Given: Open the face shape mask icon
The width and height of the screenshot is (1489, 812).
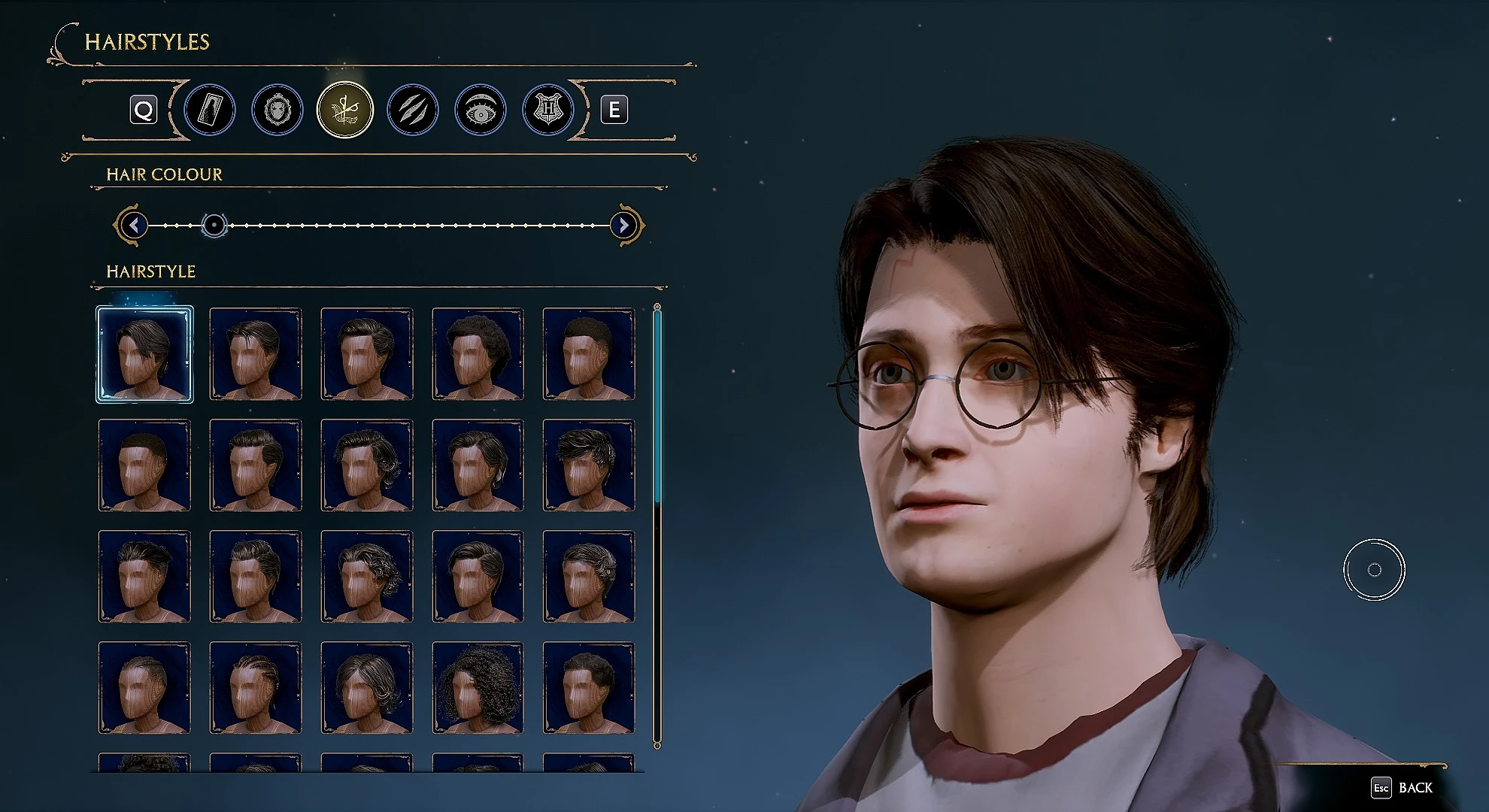Looking at the screenshot, I should click(x=277, y=109).
